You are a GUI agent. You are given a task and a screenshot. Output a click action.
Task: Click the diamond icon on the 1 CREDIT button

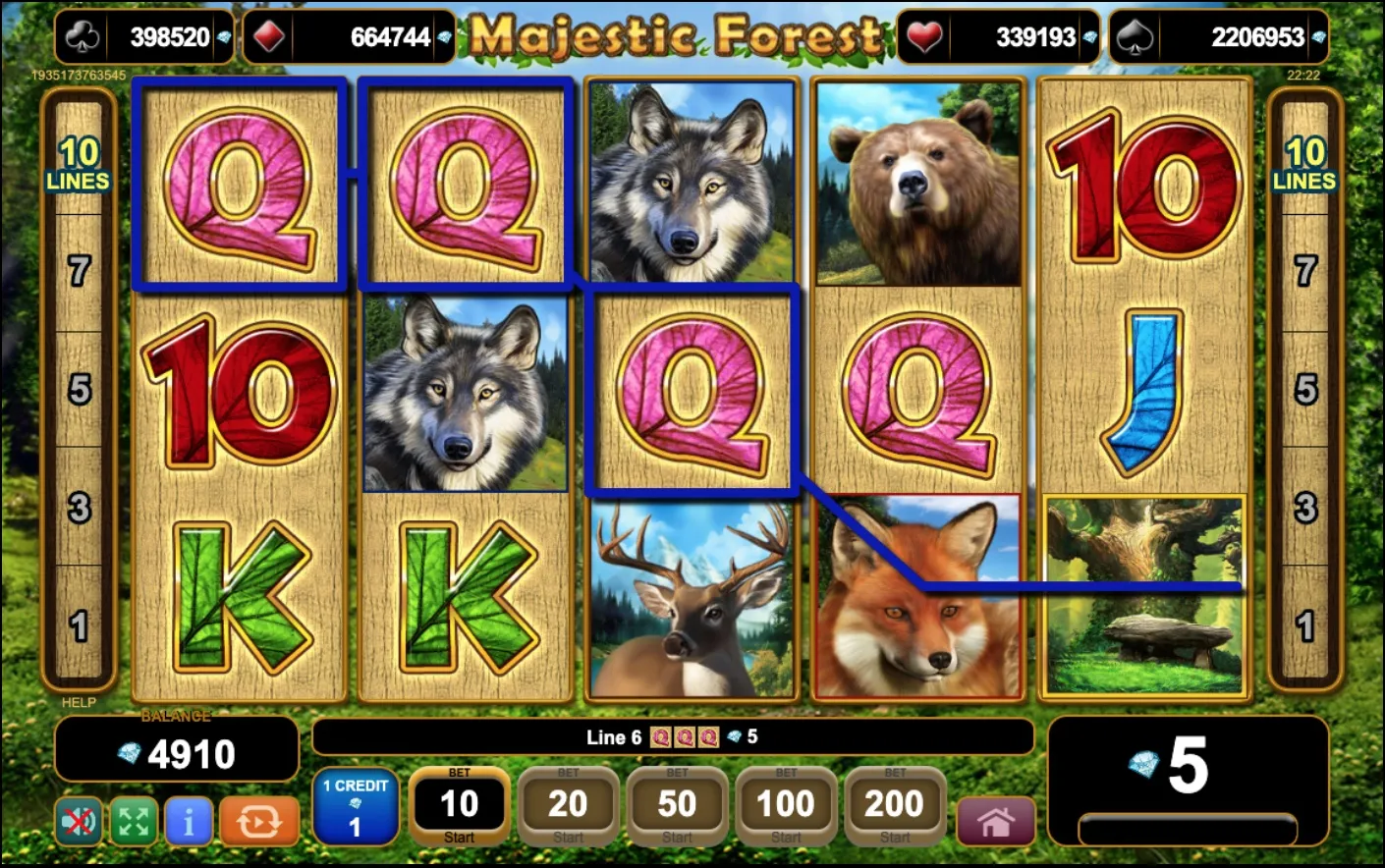click(356, 802)
